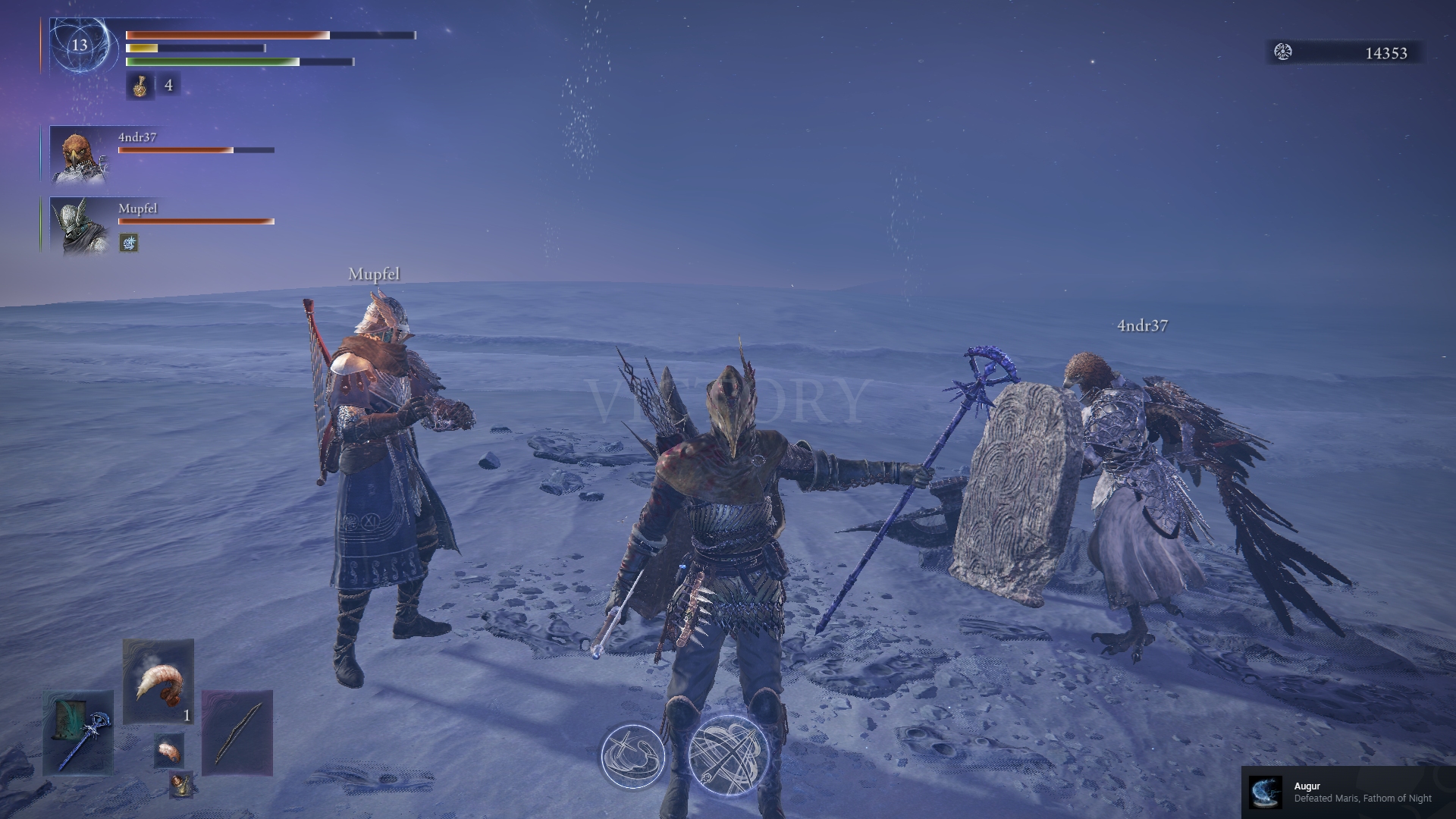This screenshot has width=1456, height=819.
Task: Open the level 13 character emblem
Action: [x=80, y=45]
